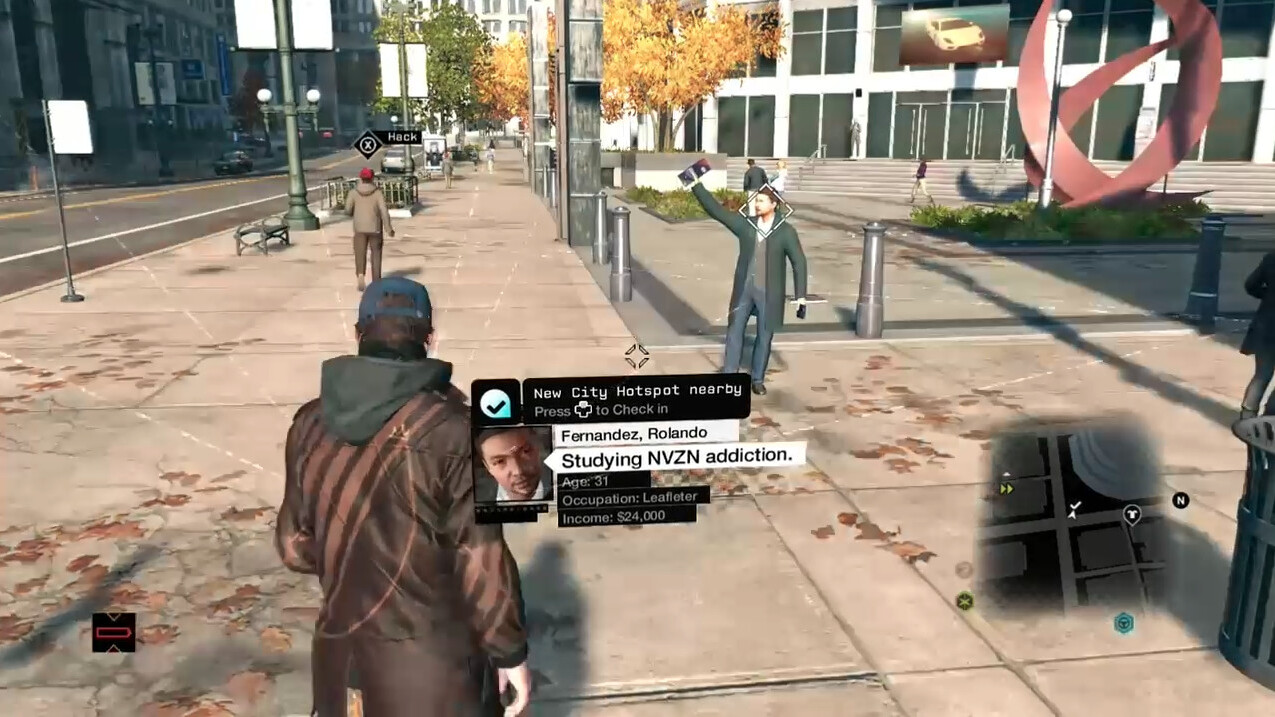Screen dimensions: 1275x717
Task: Select the City Hotspot checkmark icon
Action: [495, 402]
